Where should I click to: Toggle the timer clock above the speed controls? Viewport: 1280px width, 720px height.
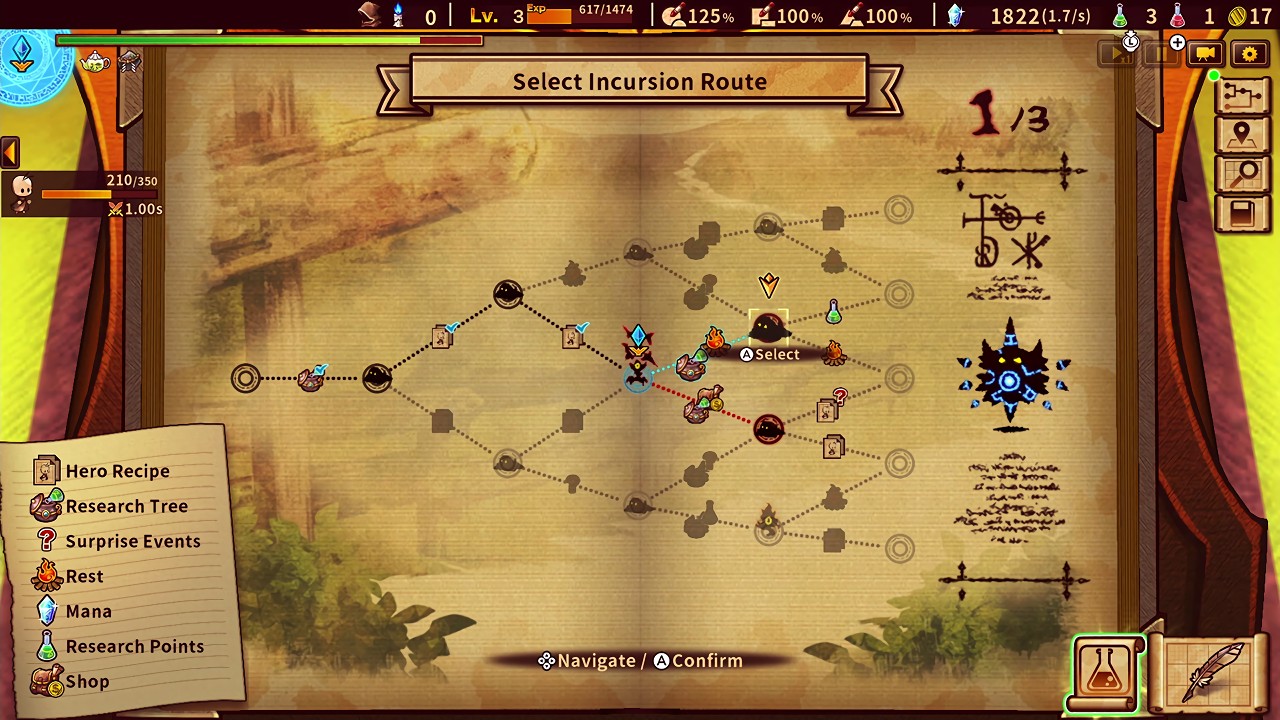click(x=1130, y=42)
